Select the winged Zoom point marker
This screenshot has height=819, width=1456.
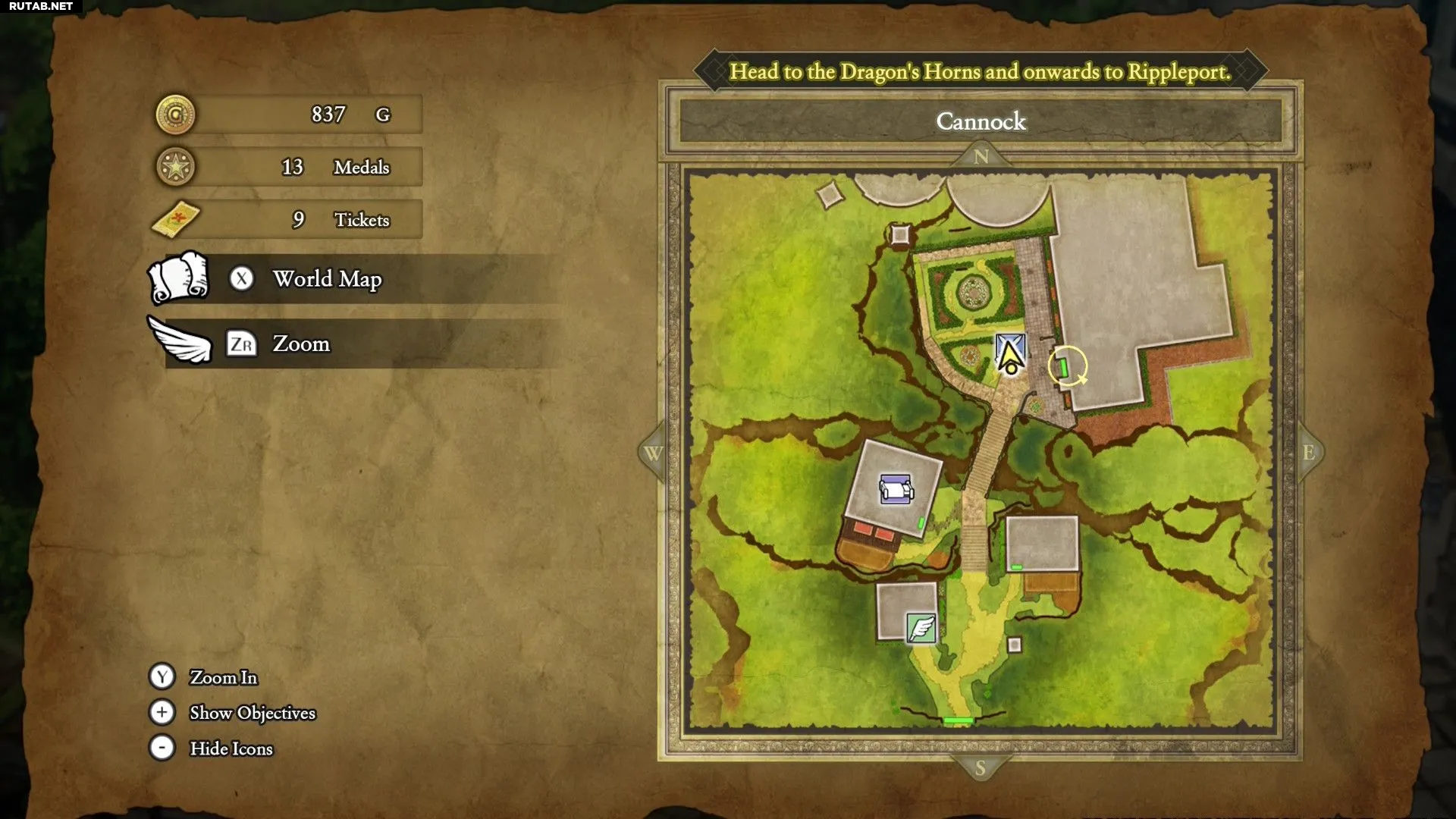(921, 628)
